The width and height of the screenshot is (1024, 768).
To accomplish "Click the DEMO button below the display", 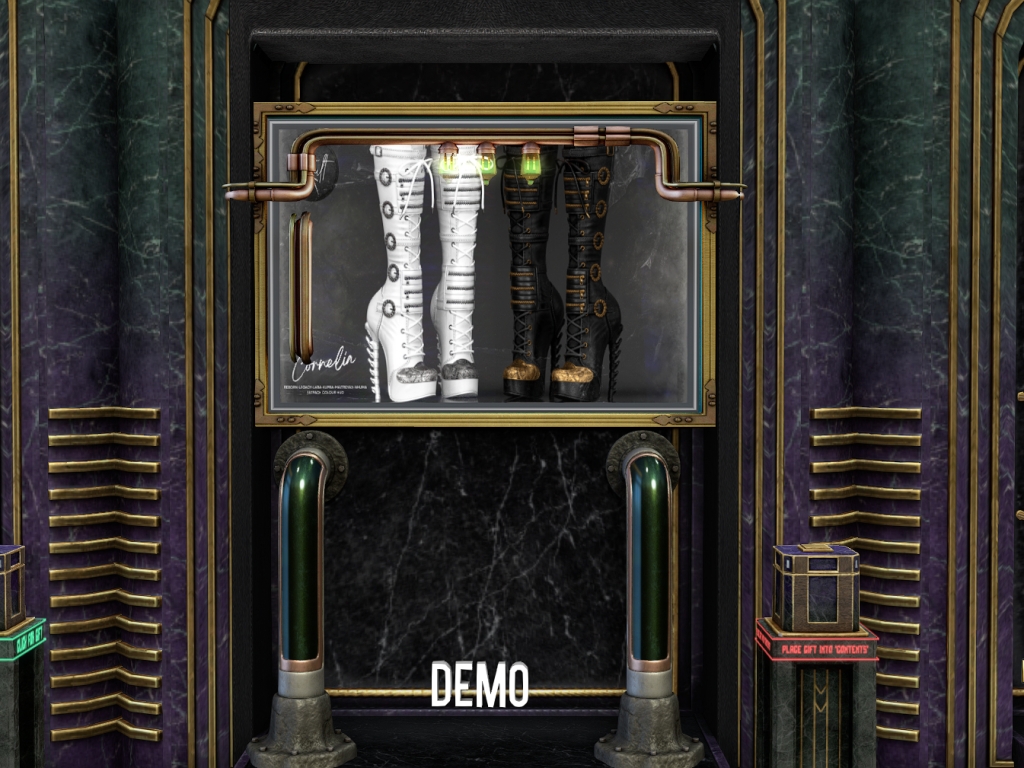I will [479, 685].
